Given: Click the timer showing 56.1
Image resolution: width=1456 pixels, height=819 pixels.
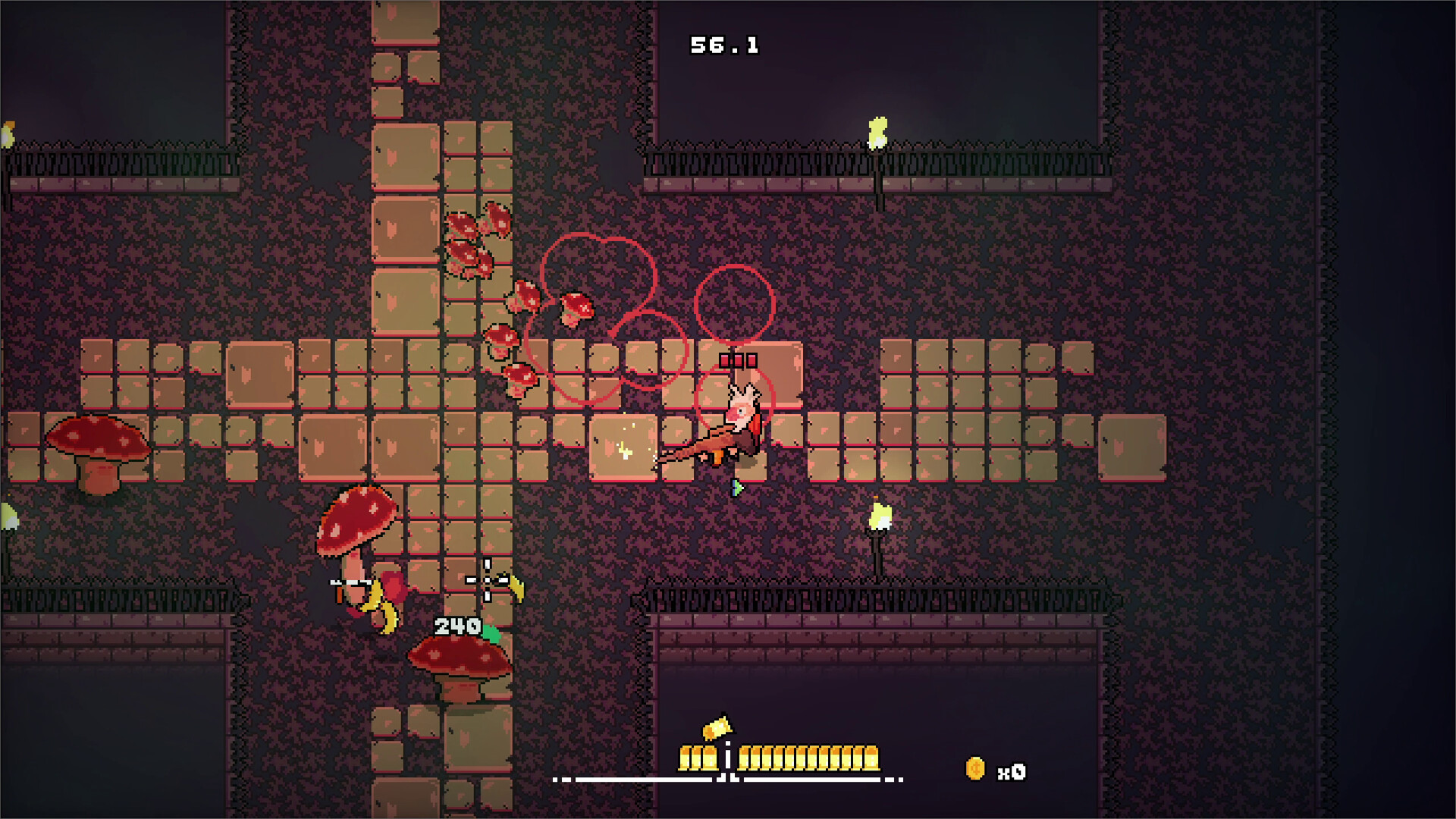Looking at the screenshot, I should tap(723, 43).
